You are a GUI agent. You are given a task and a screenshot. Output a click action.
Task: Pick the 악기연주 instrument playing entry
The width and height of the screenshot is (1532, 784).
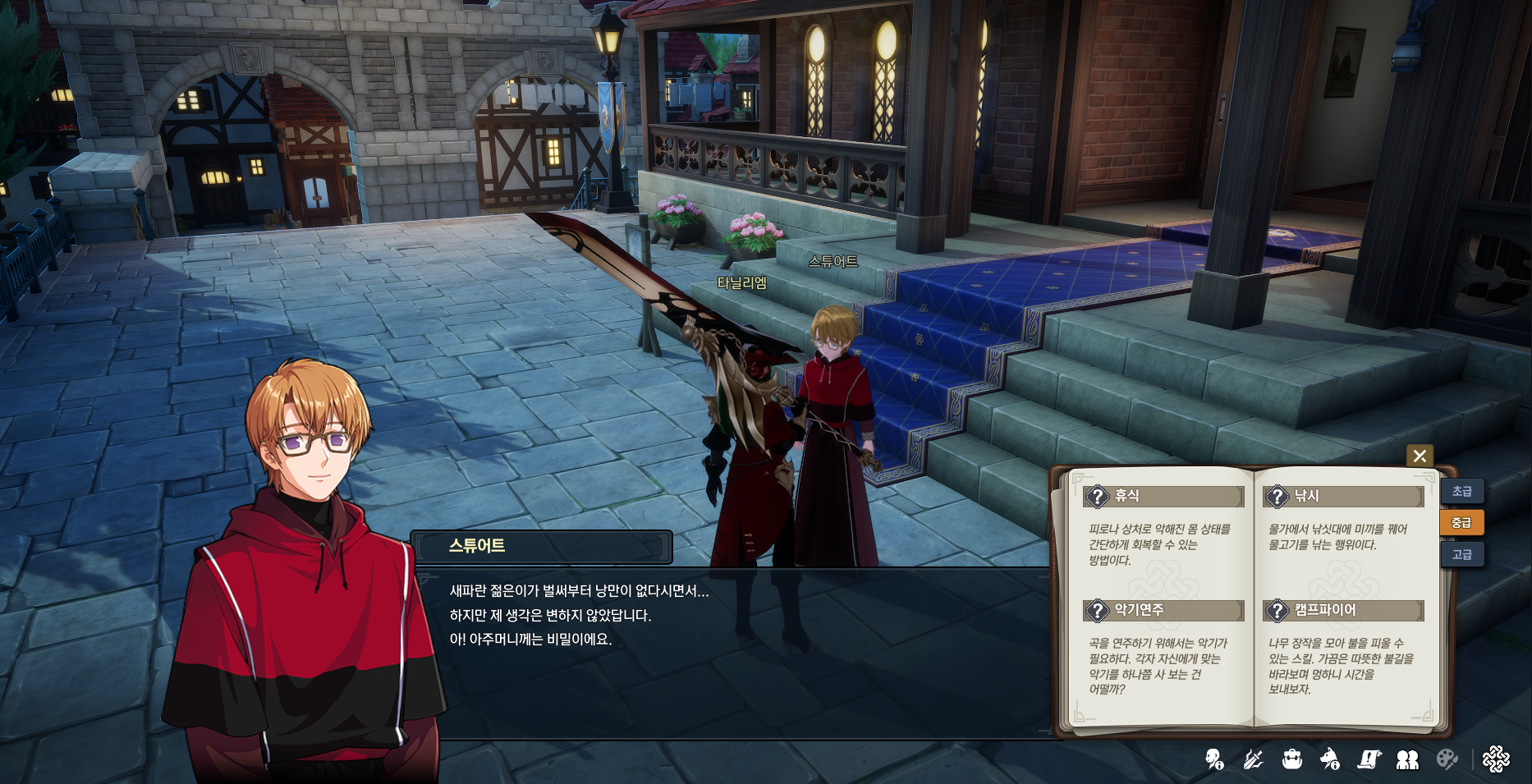(x=1163, y=611)
